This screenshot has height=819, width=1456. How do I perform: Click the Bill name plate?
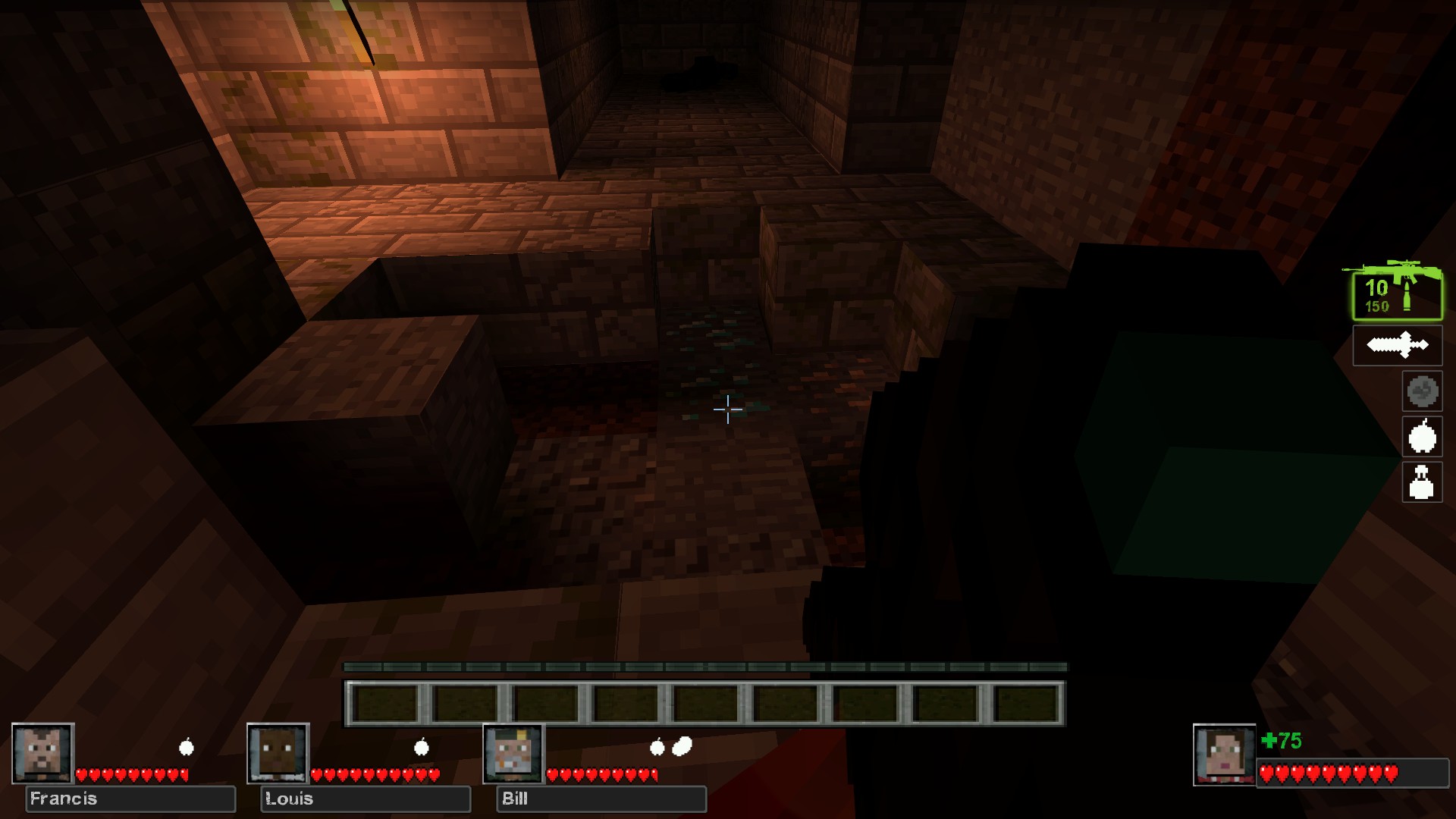coord(601,799)
